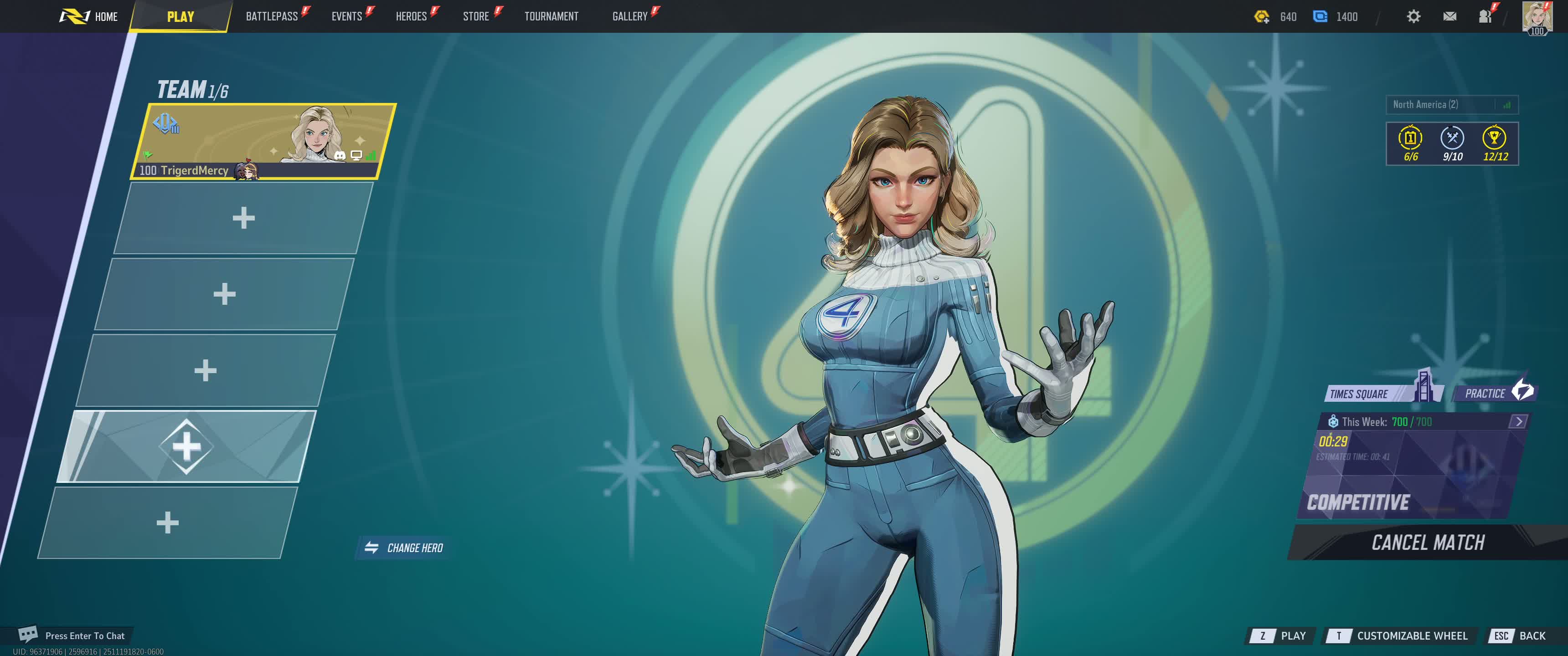Expand the This Week progress arrow

pos(1518,421)
